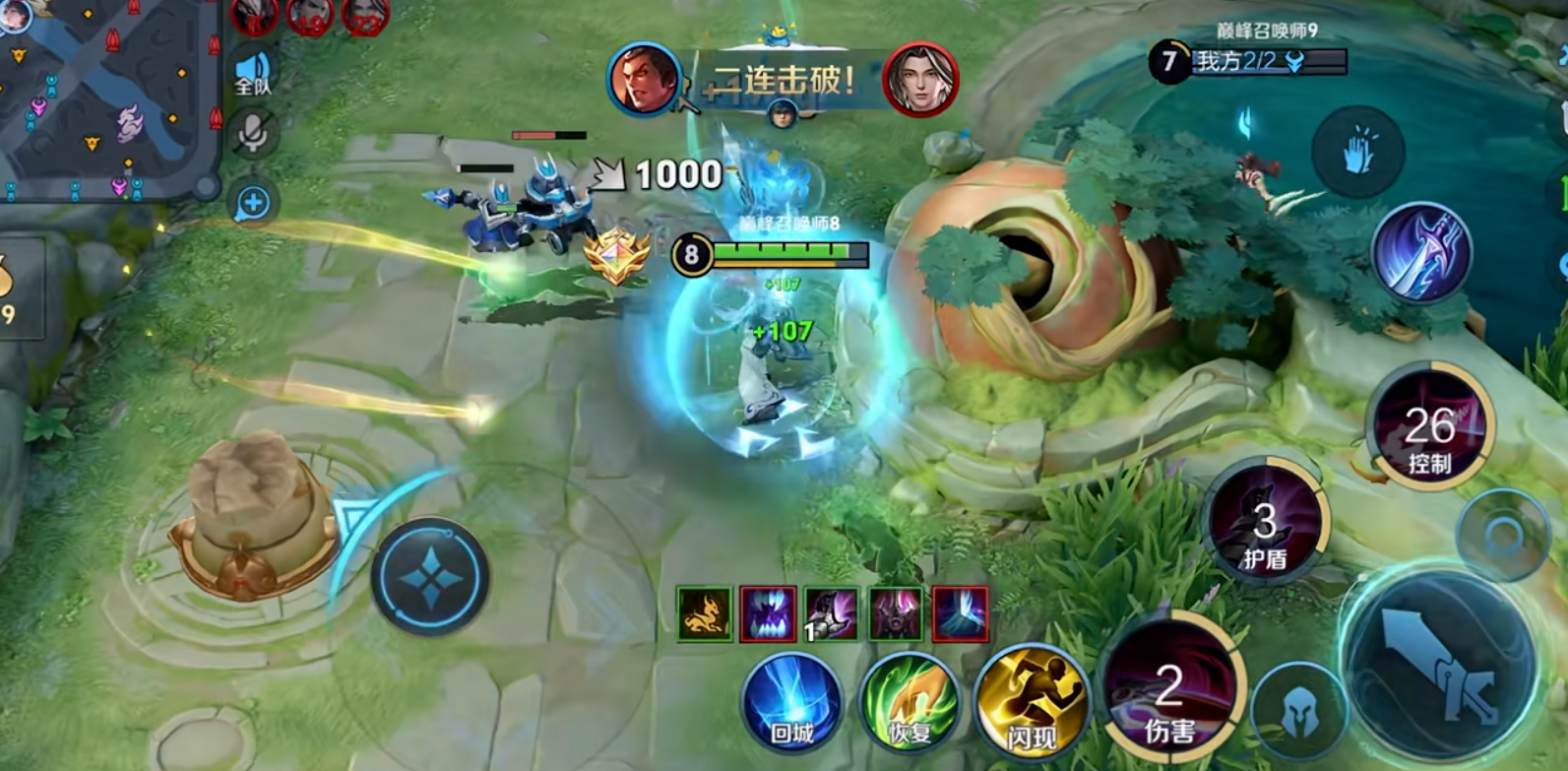This screenshot has height=771, width=1568.
Task: Tap the small target-lock circle button
Action: tap(1503, 536)
